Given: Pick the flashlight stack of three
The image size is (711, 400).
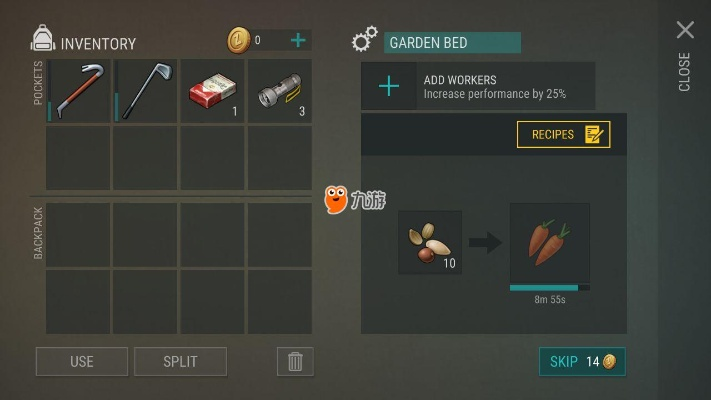Looking at the screenshot, I should (x=279, y=91).
